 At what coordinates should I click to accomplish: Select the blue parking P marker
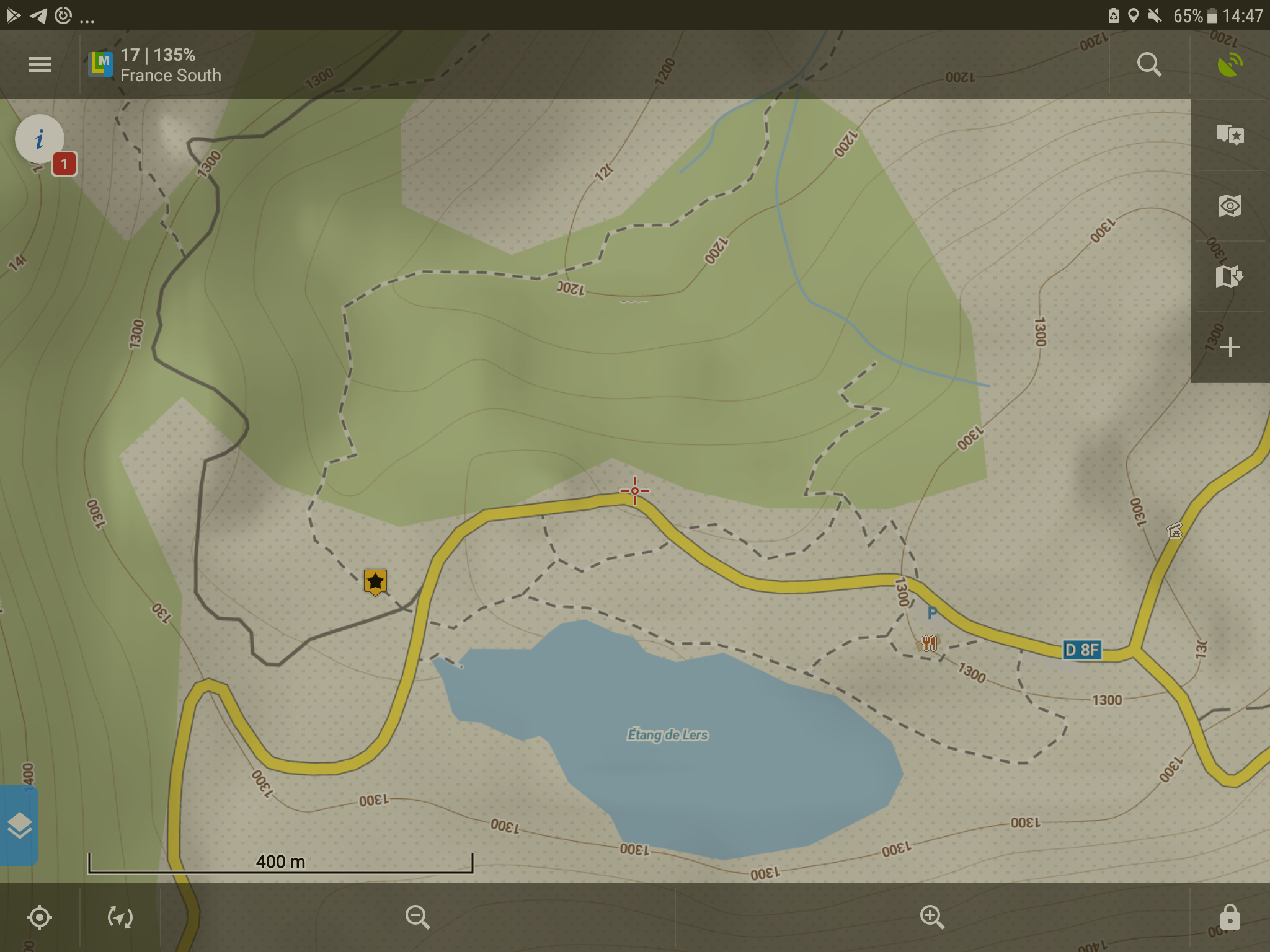click(931, 614)
